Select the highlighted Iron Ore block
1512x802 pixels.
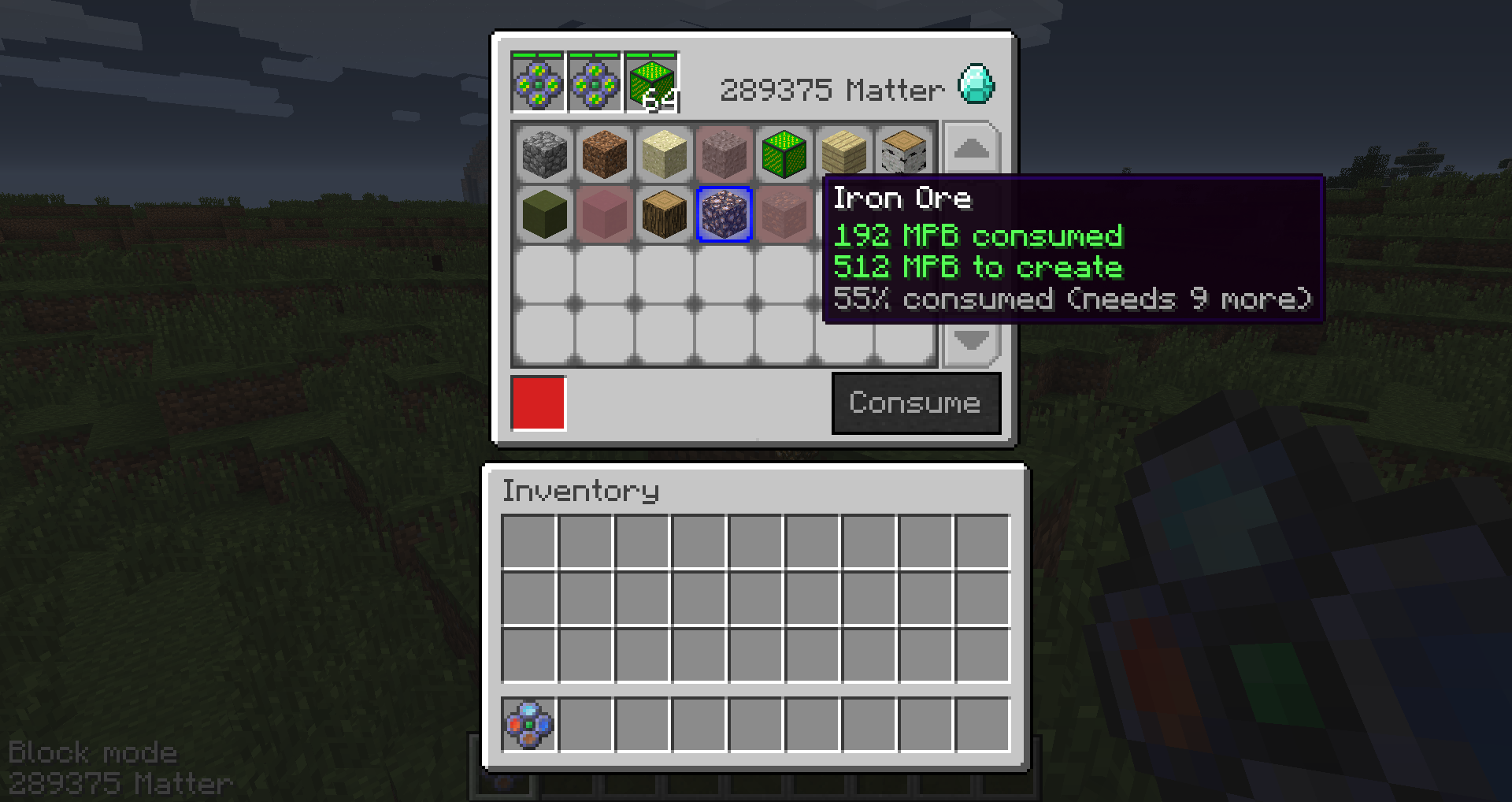724,214
